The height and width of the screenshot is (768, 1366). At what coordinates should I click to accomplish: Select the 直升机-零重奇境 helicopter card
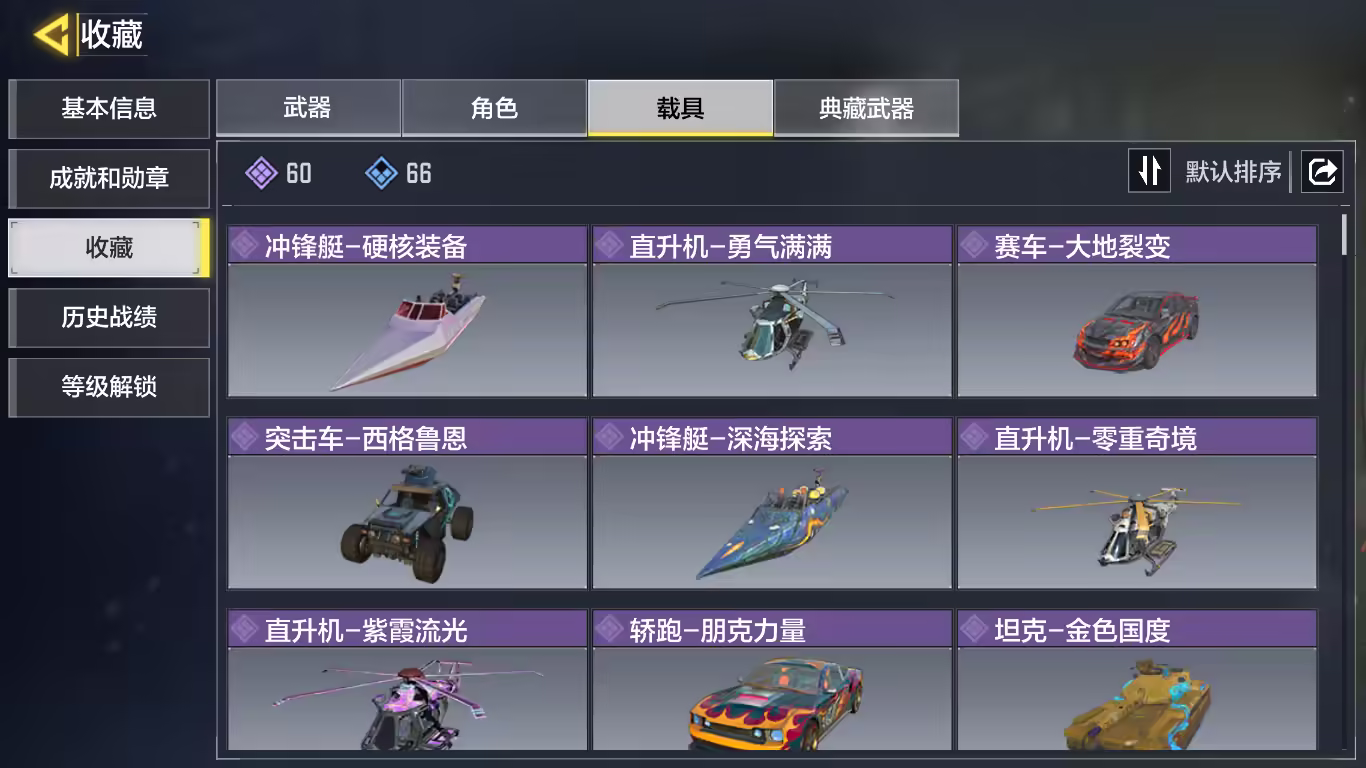tap(1137, 504)
